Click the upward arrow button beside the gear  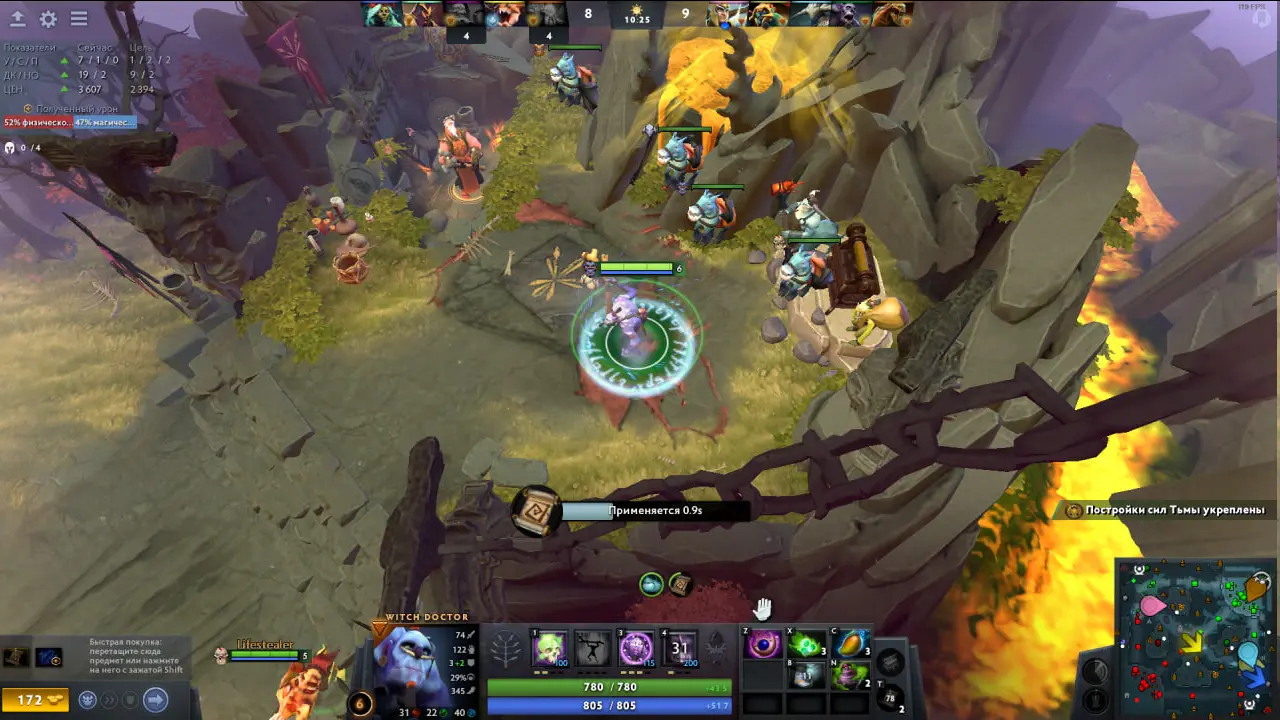pyautogui.click(x=18, y=19)
